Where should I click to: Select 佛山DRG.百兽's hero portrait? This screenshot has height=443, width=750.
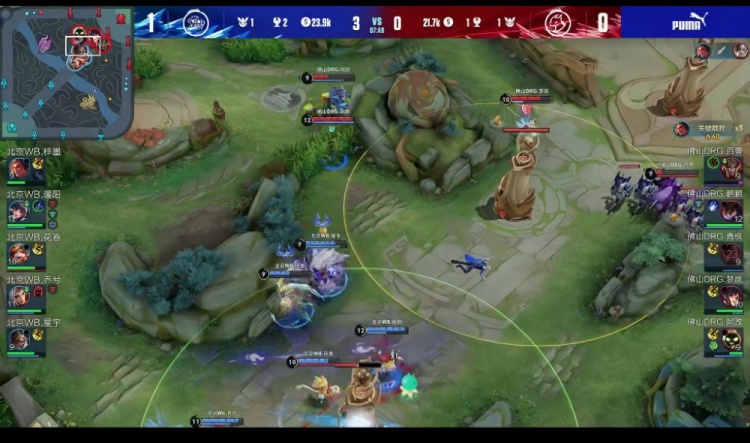tap(731, 168)
